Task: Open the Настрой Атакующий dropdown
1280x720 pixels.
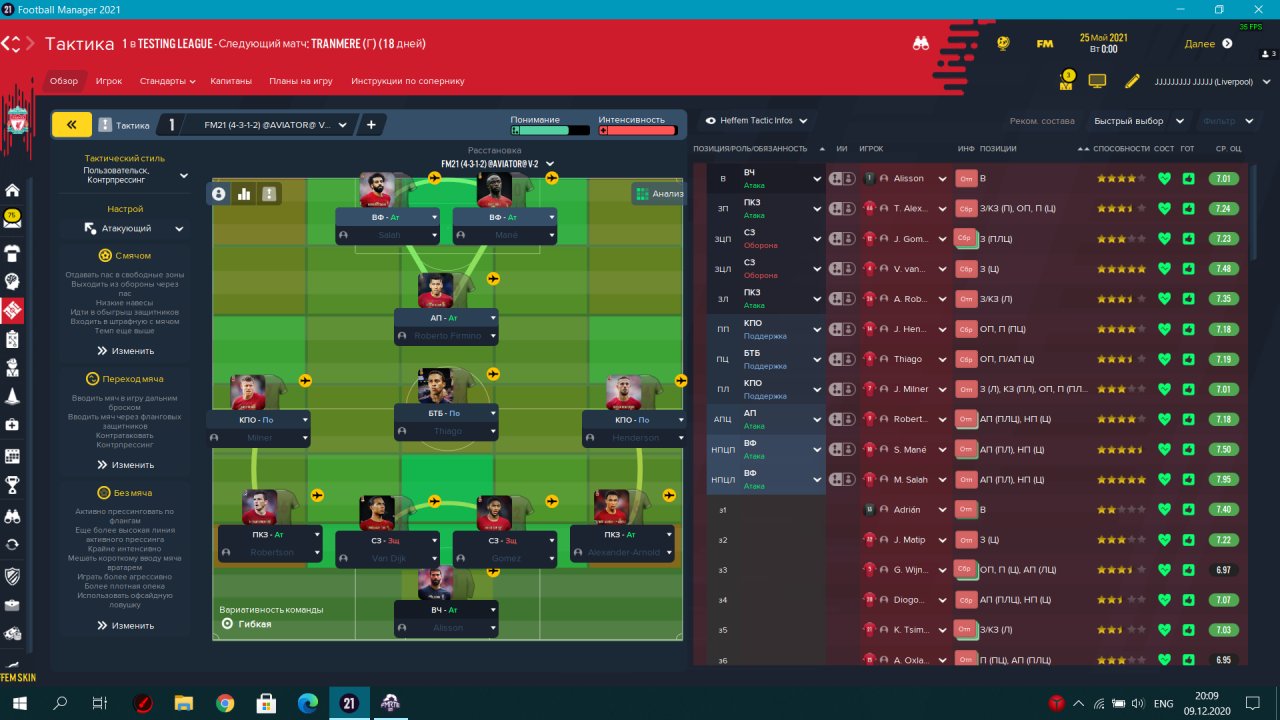Action: point(134,229)
